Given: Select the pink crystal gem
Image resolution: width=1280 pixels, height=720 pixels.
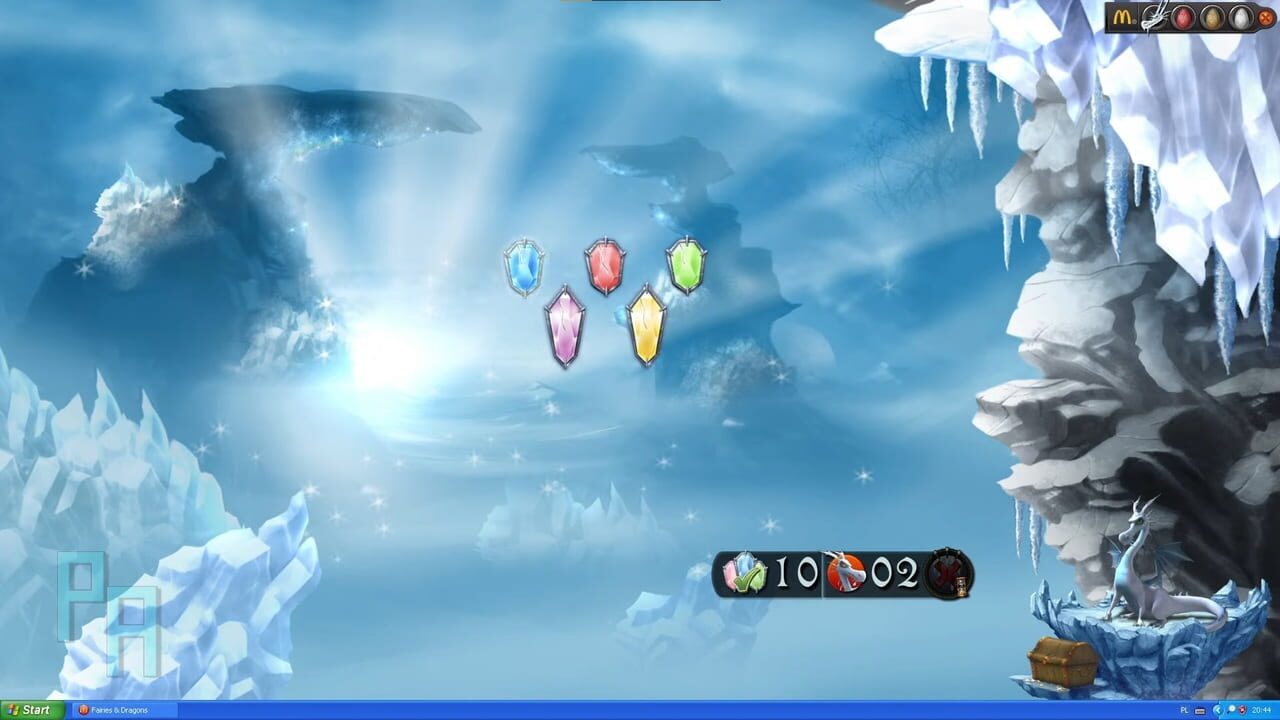Looking at the screenshot, I should [x=564, y=323].
